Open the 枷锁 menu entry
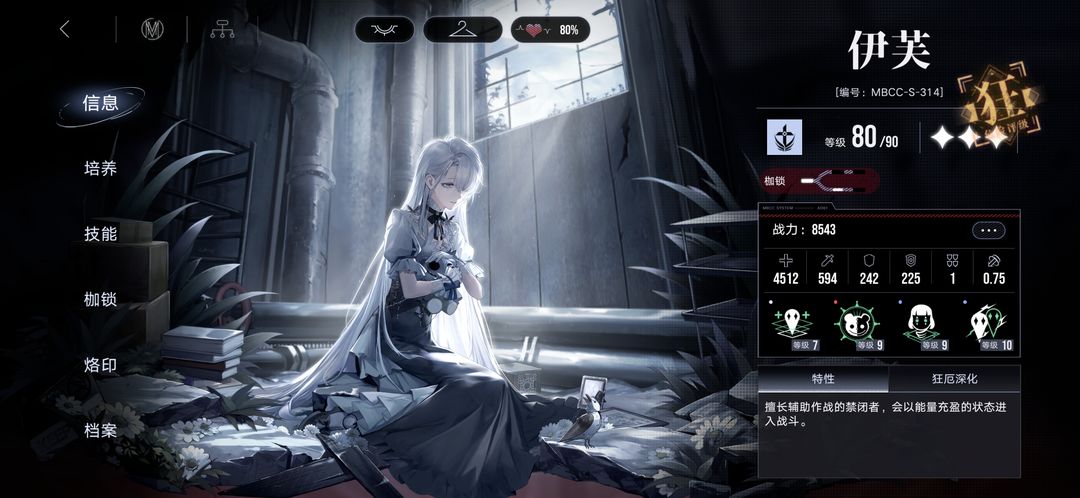 coord(101,299)
